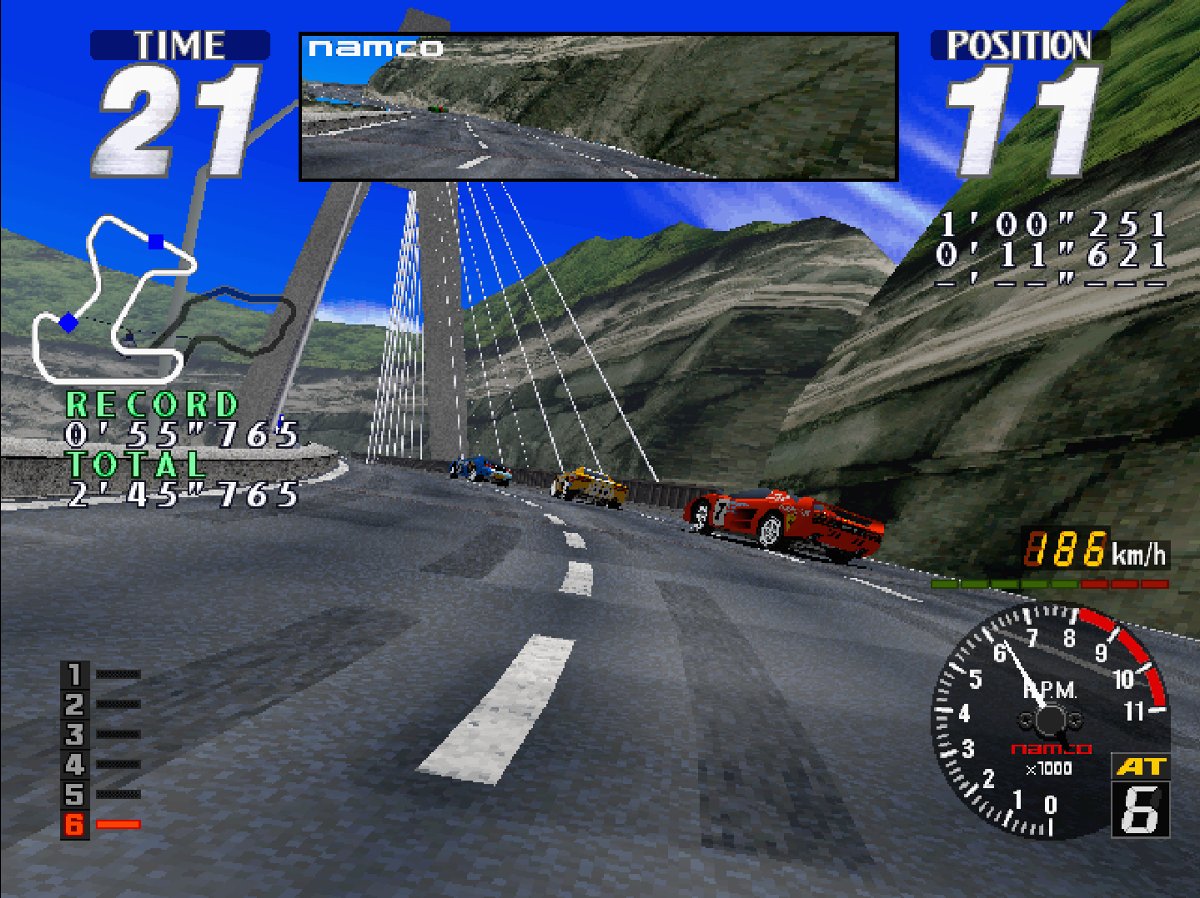Select gear 1 in the gear list
The width and height of the screenshot is (1200, 898).
(76, 674)
